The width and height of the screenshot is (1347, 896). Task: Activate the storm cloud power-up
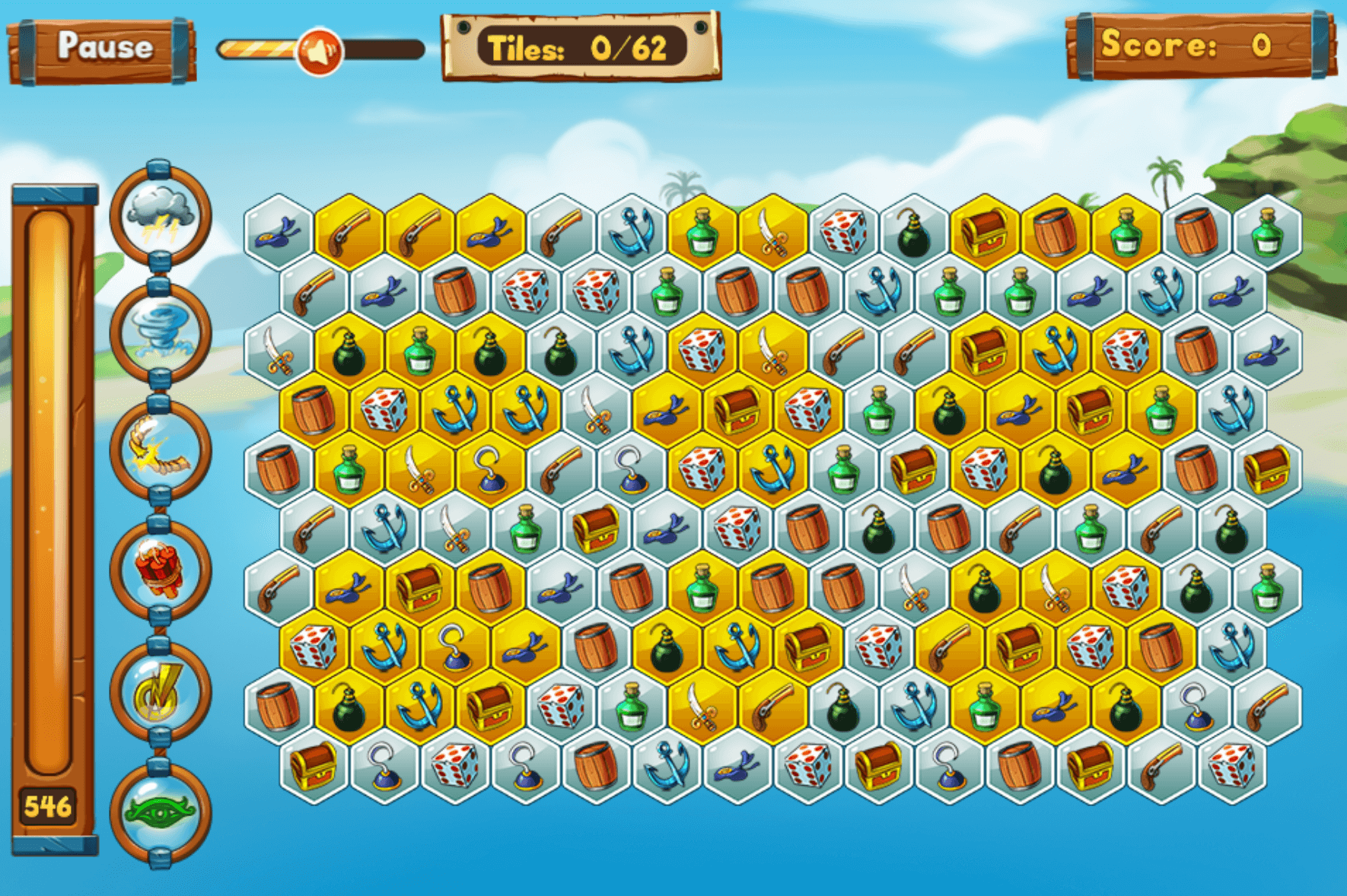160,215
